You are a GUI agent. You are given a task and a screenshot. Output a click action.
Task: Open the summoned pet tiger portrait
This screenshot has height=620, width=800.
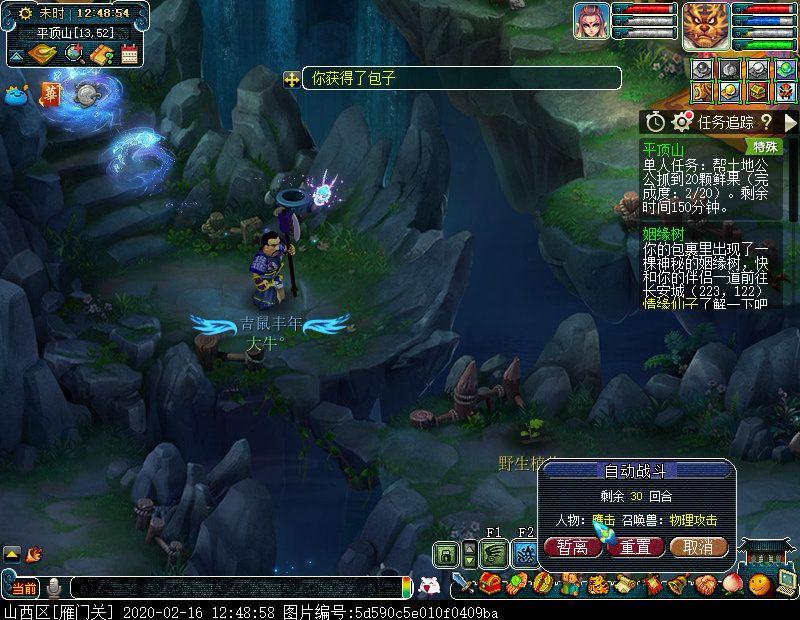pyautogui.click(x=706, y=24)
